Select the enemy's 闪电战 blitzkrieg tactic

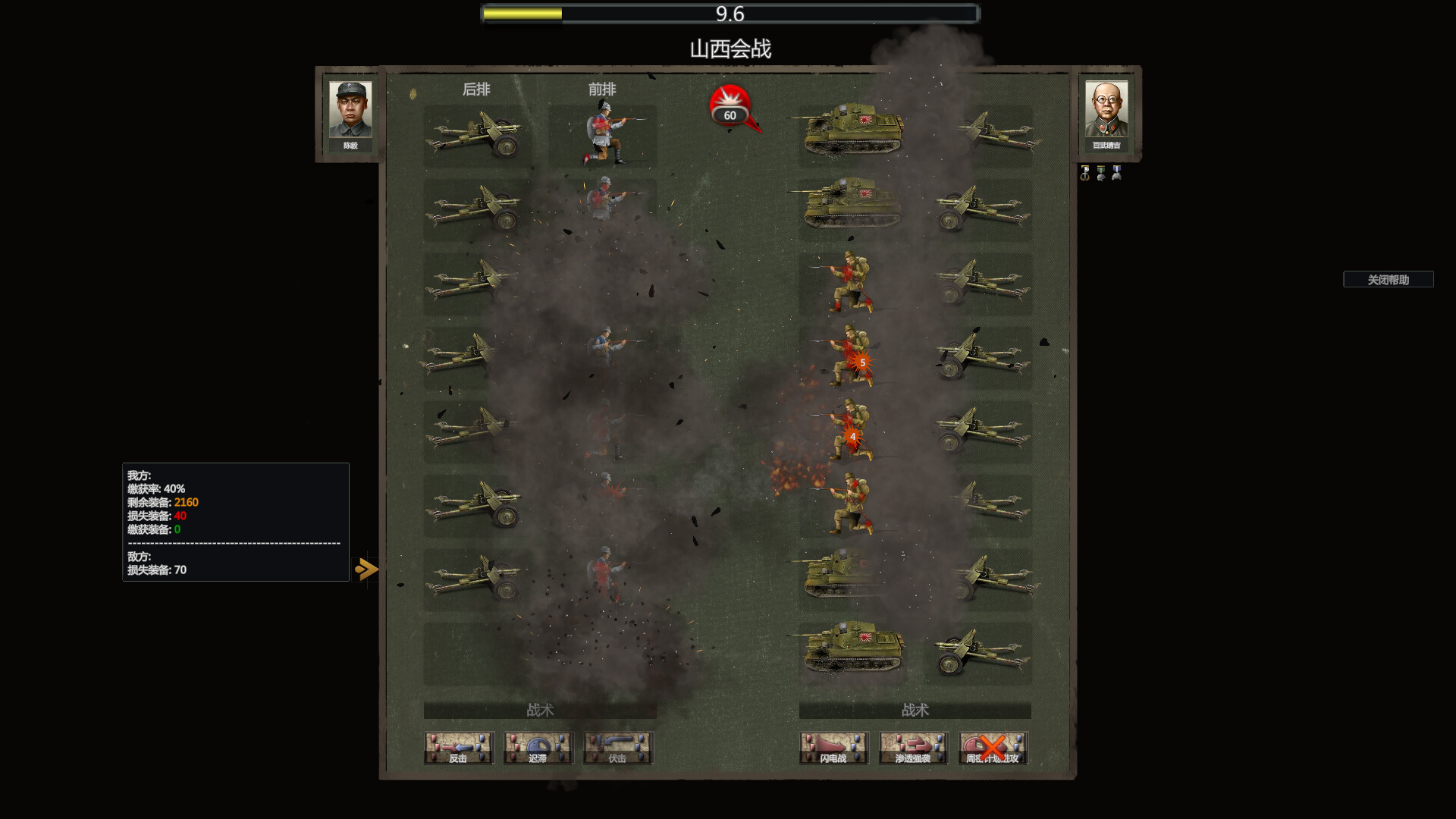pyautogui.click(x=833, y=748)
